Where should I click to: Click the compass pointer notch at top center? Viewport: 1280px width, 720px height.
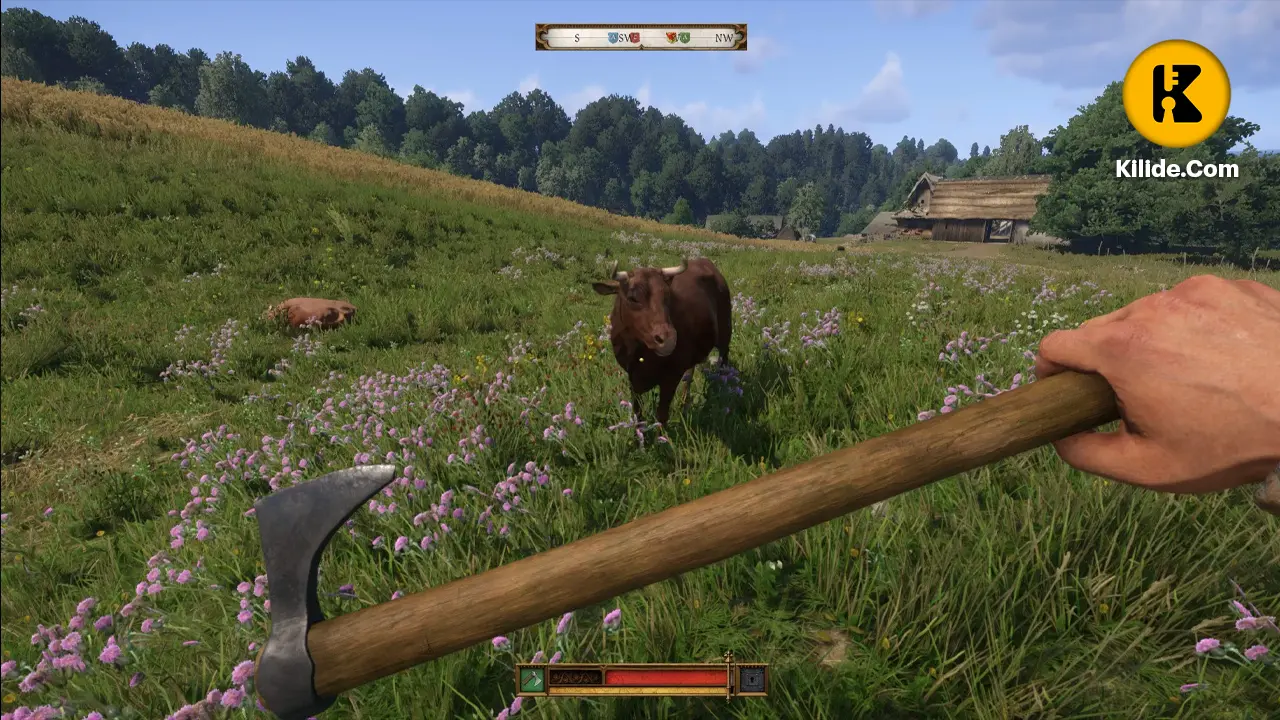coord(643,46)
